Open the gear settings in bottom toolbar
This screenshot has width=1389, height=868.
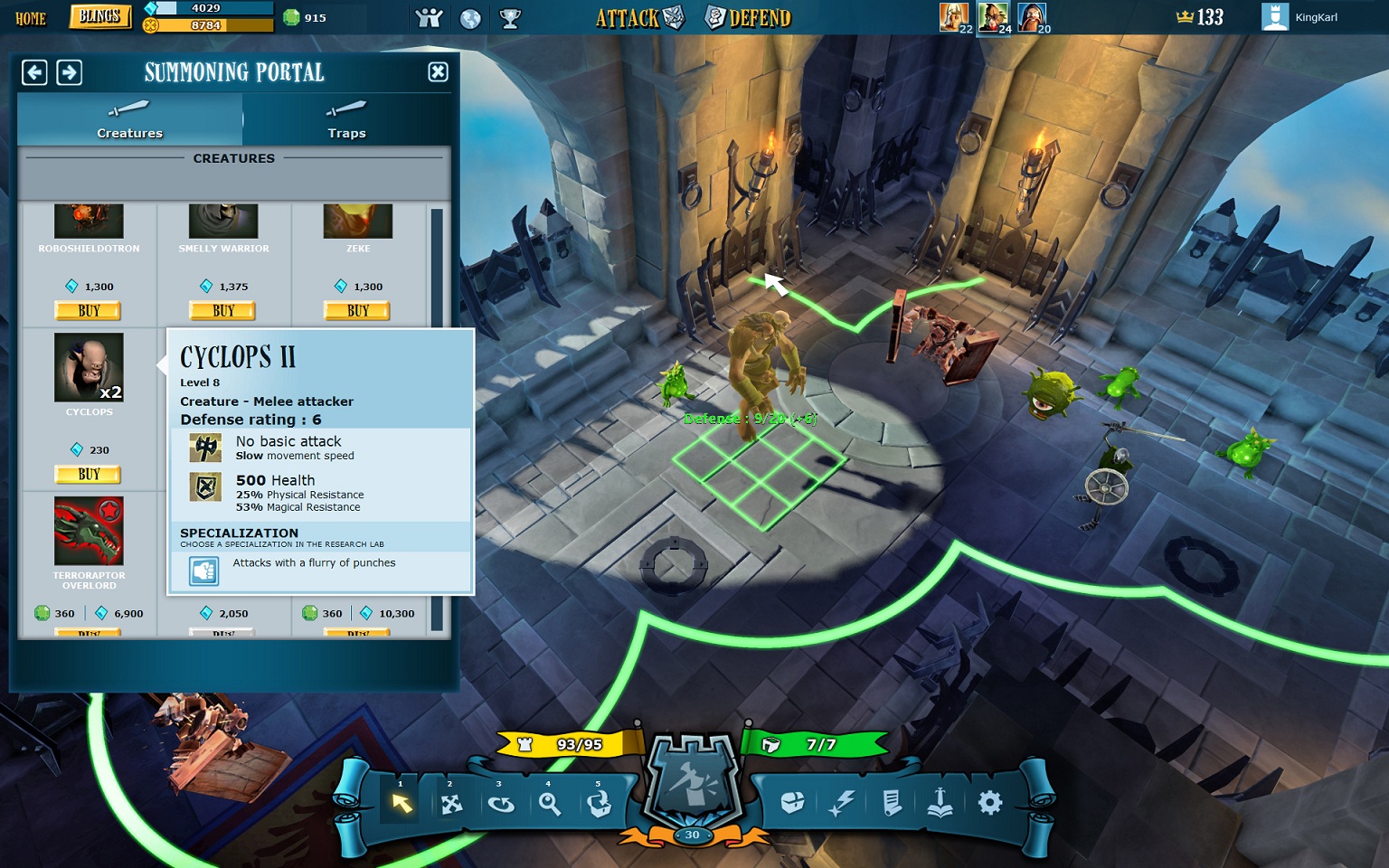click(990, 802)
